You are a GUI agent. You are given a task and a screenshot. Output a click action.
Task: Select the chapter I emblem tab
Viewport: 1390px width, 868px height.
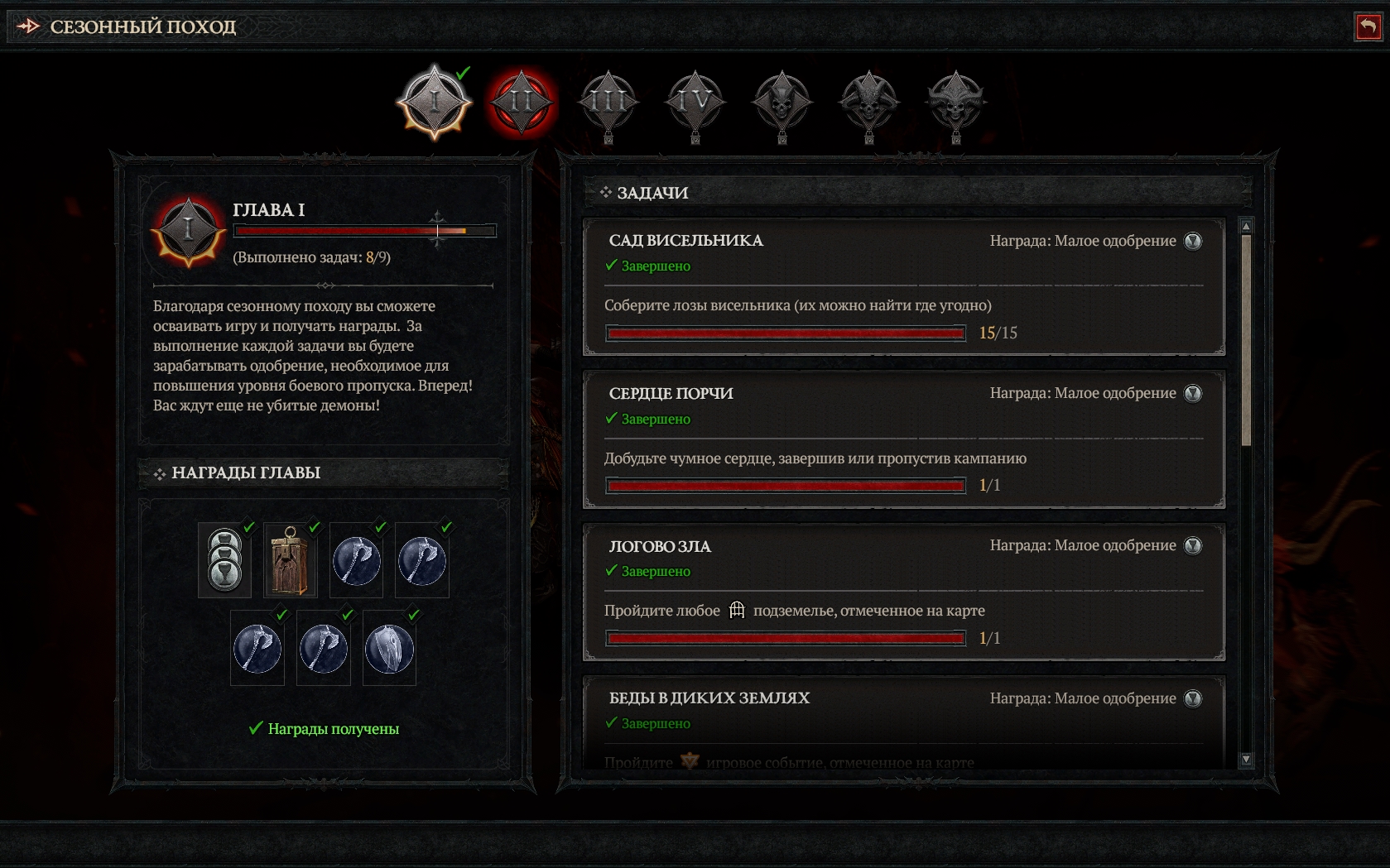click(x=435, y=102)
